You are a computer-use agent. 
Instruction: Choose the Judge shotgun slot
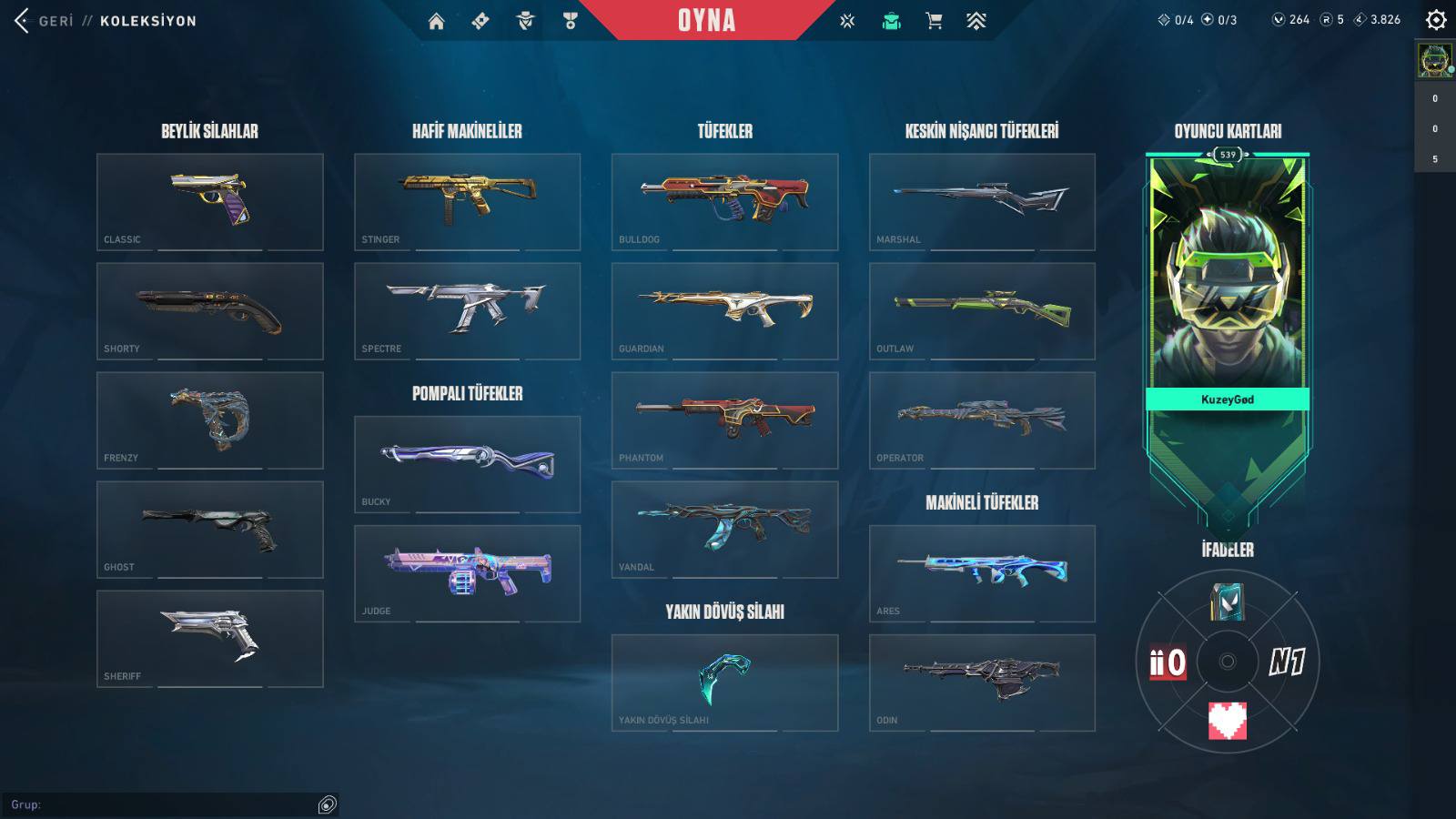(467, 573)
